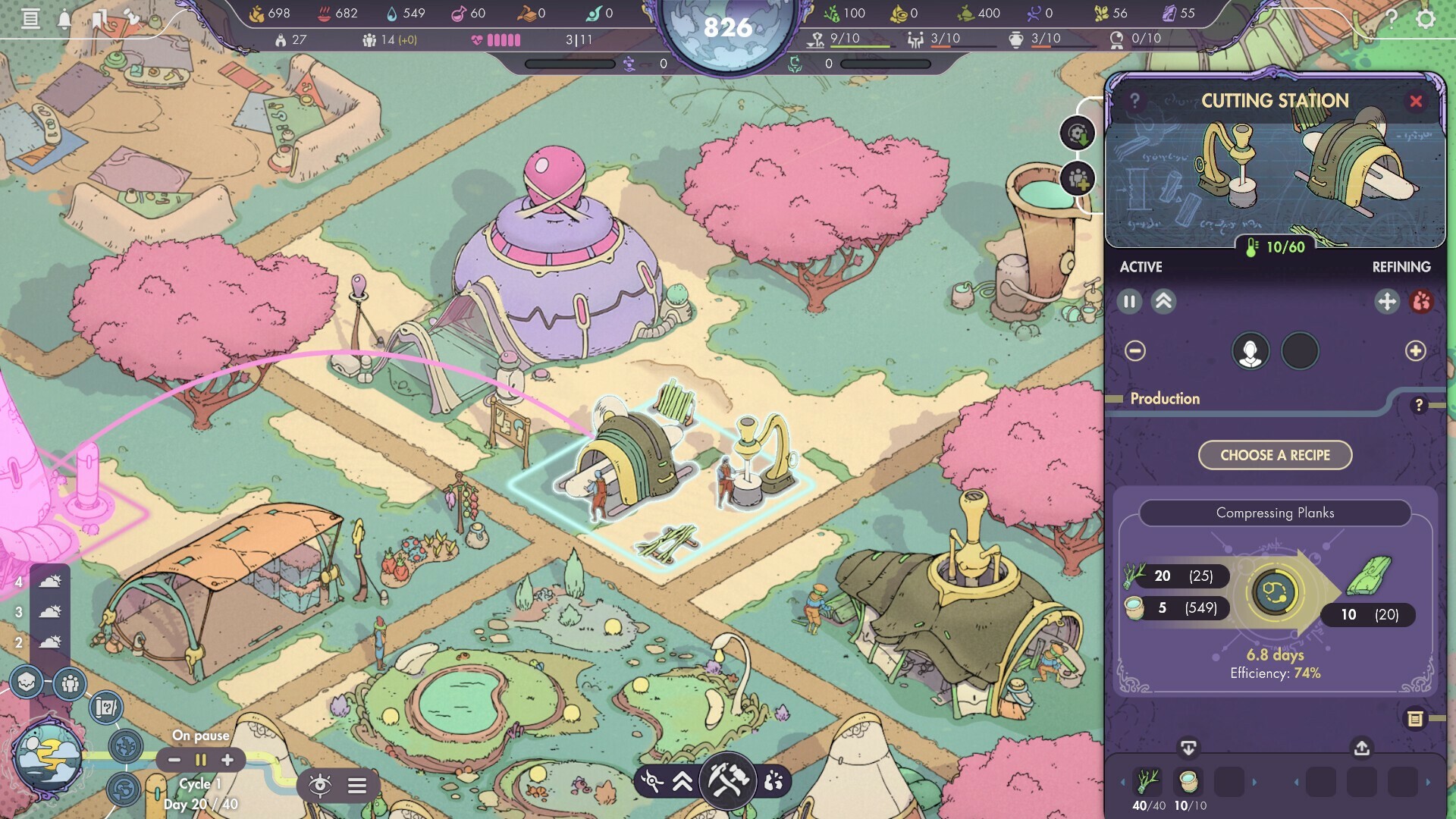The width and height of the screenshot is (1456, 819).
Task: Raise the building priority with the double-chevron icon
Action: (1163, 302)
